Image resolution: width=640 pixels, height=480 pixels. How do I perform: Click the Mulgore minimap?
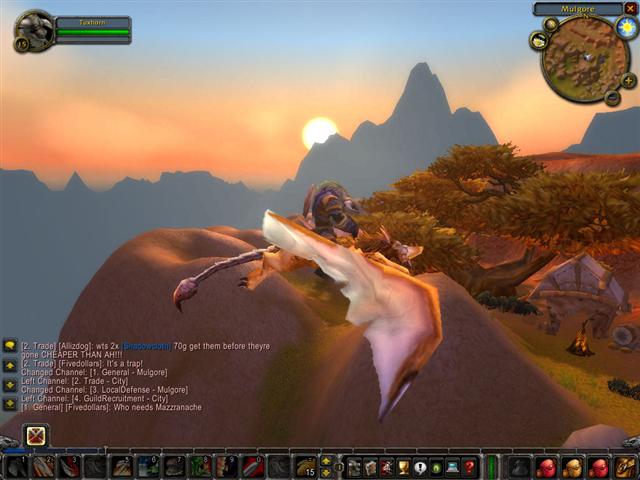[584, 58]
